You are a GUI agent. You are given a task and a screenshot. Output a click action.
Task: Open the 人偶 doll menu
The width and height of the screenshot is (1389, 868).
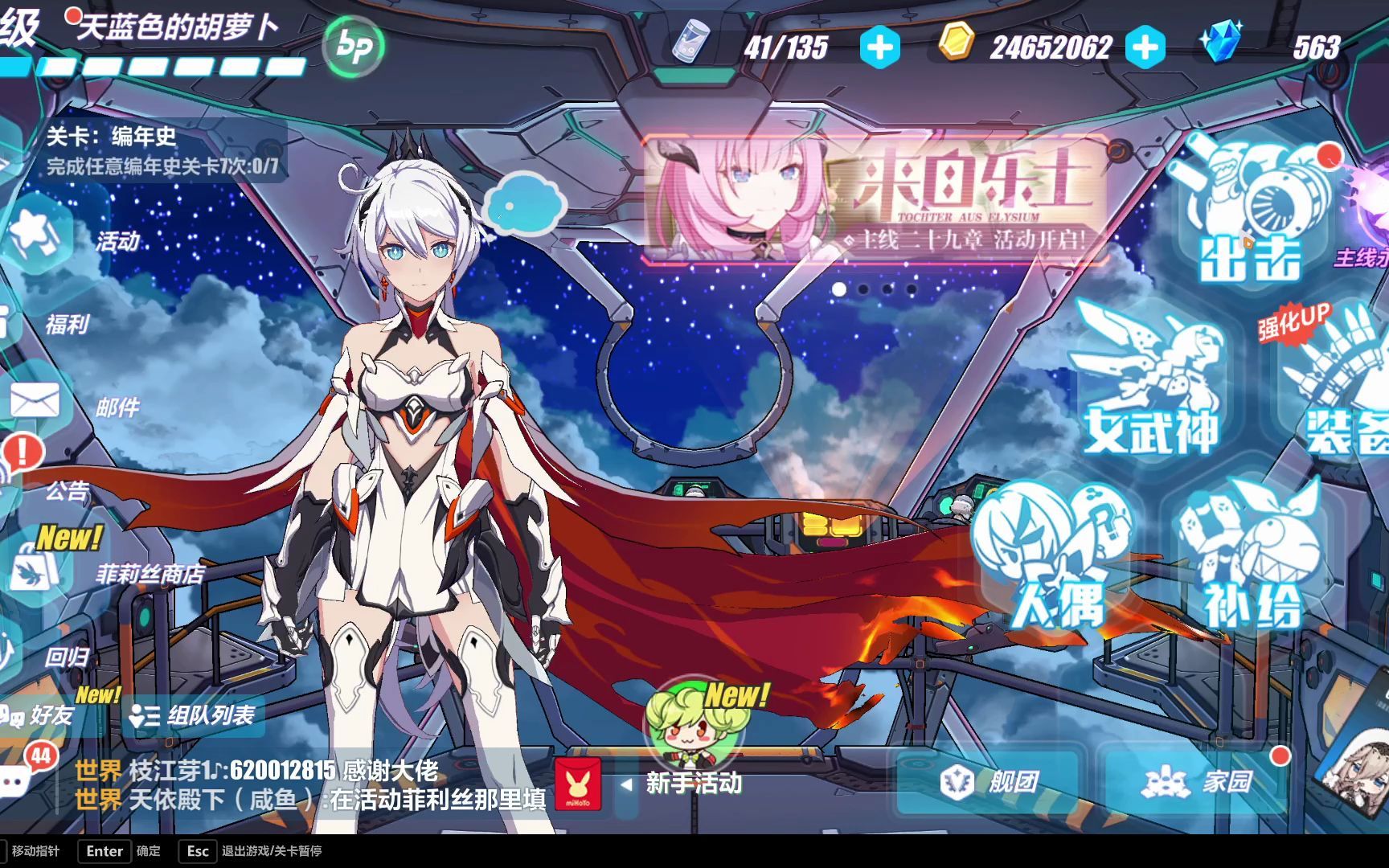click(x=1055, y=559)
